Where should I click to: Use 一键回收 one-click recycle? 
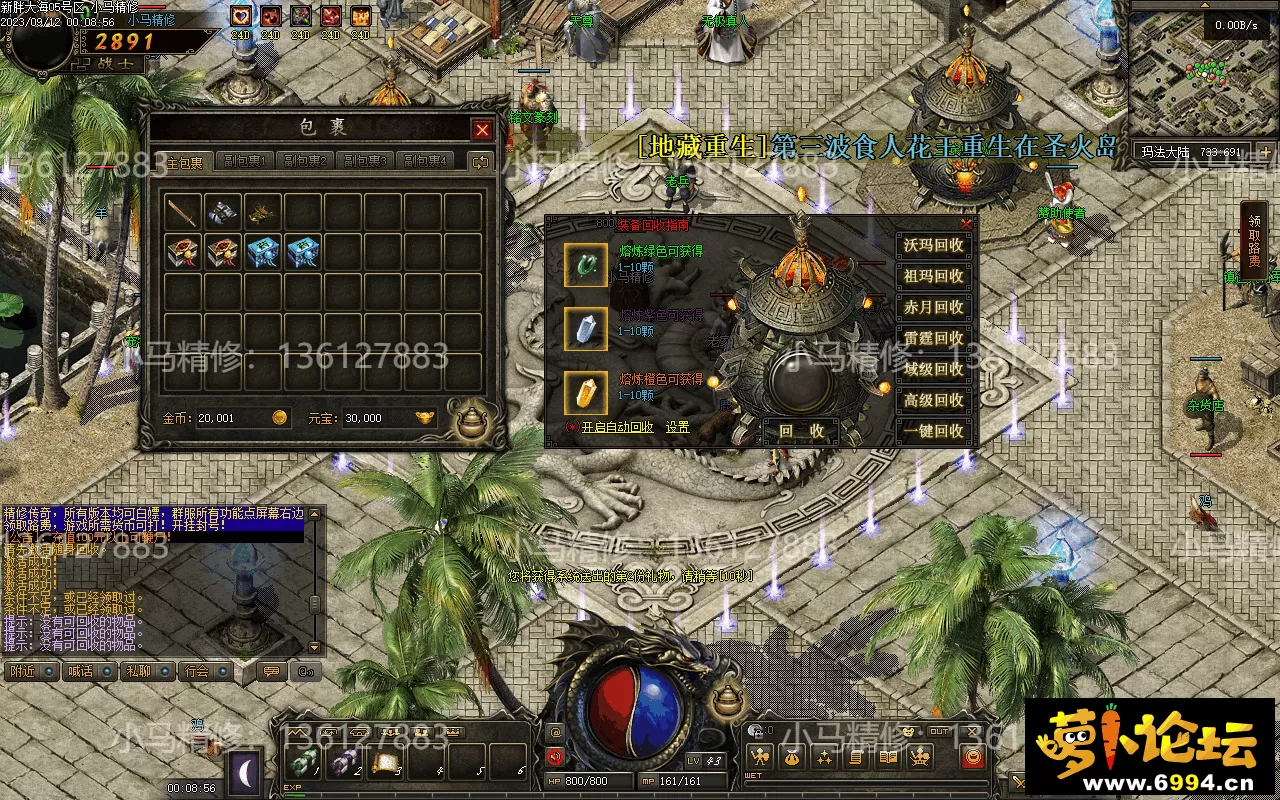pos(933,431)
